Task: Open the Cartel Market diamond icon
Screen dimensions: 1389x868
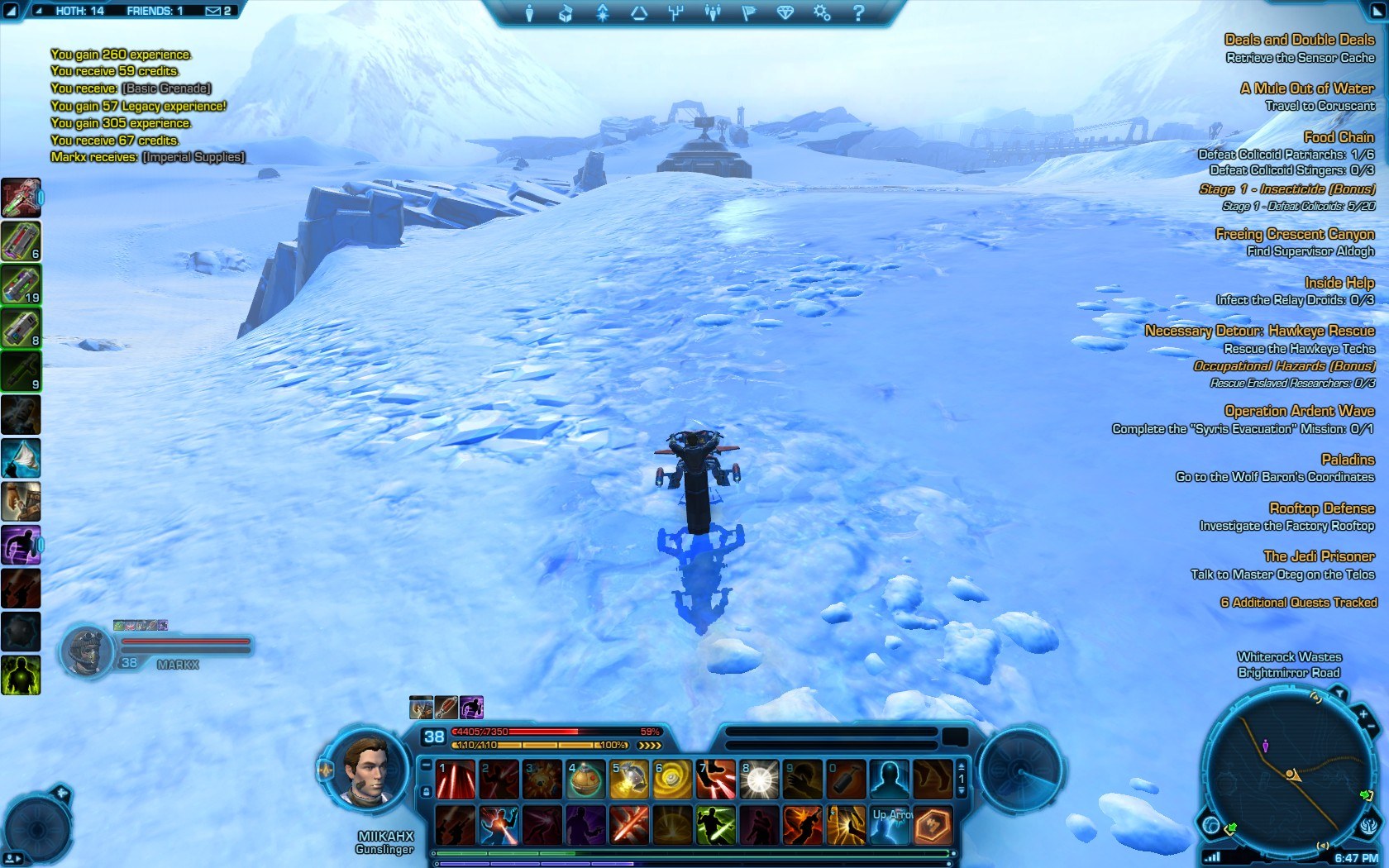Action: [785, 13]
